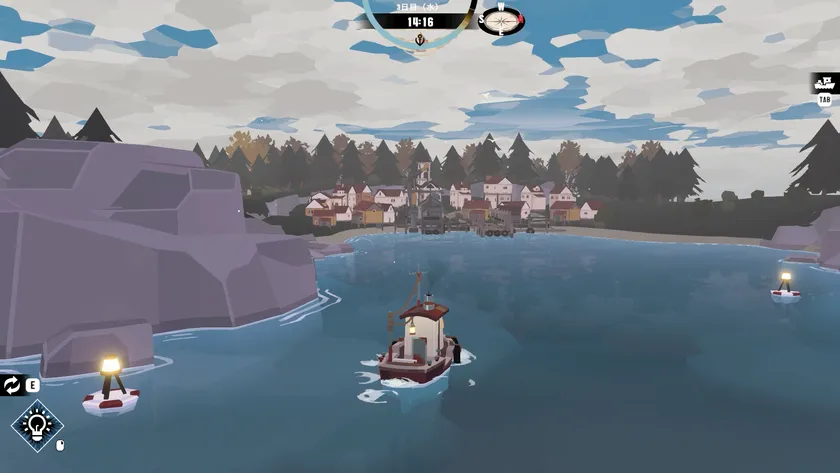Viewport: 840px width, 473px height.
Task: Click the compass dial
Action: pyautogui.click(x=501, y=19)
